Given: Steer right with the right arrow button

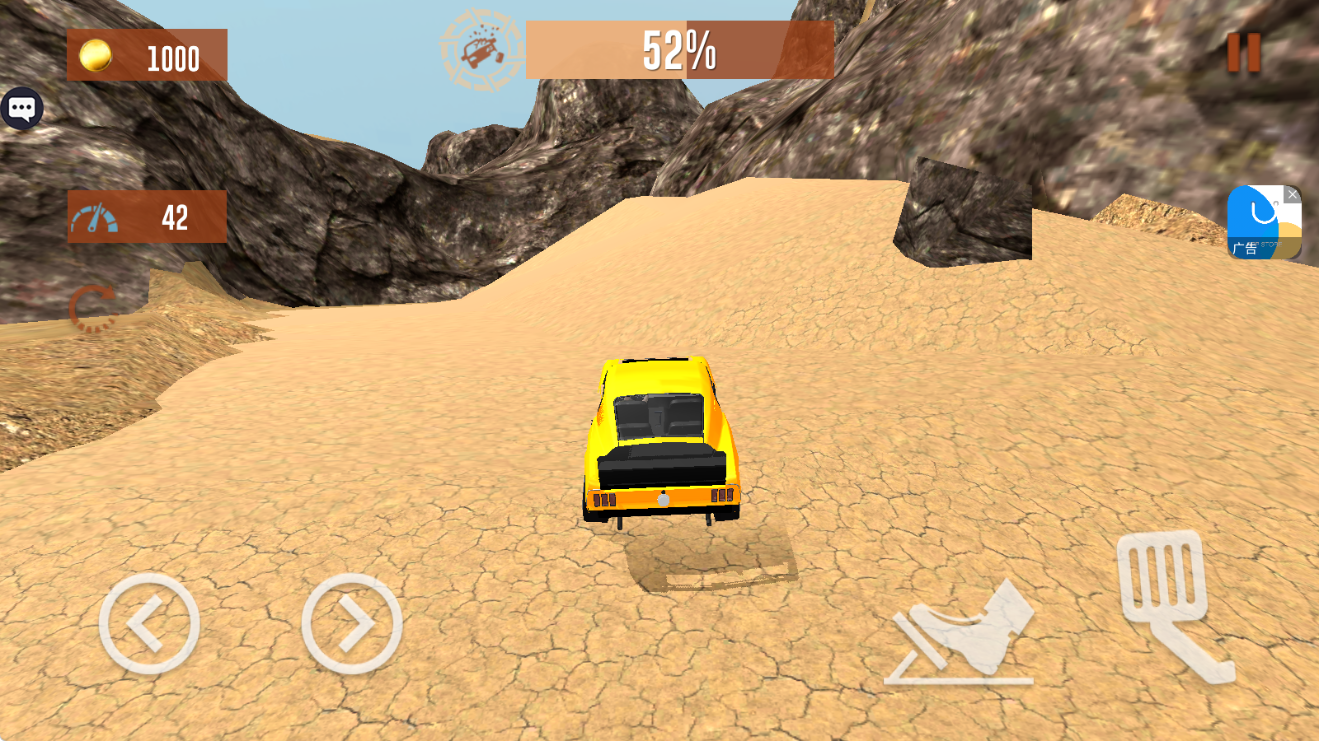Looking at the screenshot, I should (352, 624).
